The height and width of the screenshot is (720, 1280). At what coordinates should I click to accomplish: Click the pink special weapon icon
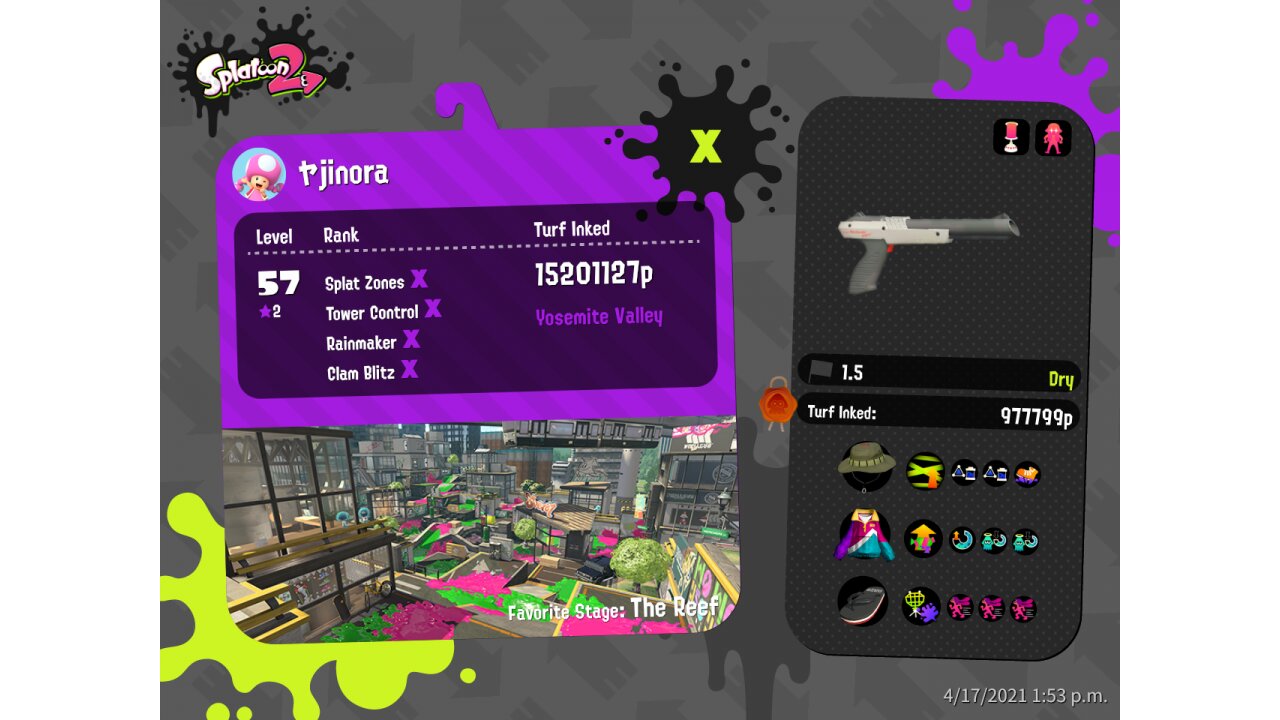click(x=1053, y=138)
